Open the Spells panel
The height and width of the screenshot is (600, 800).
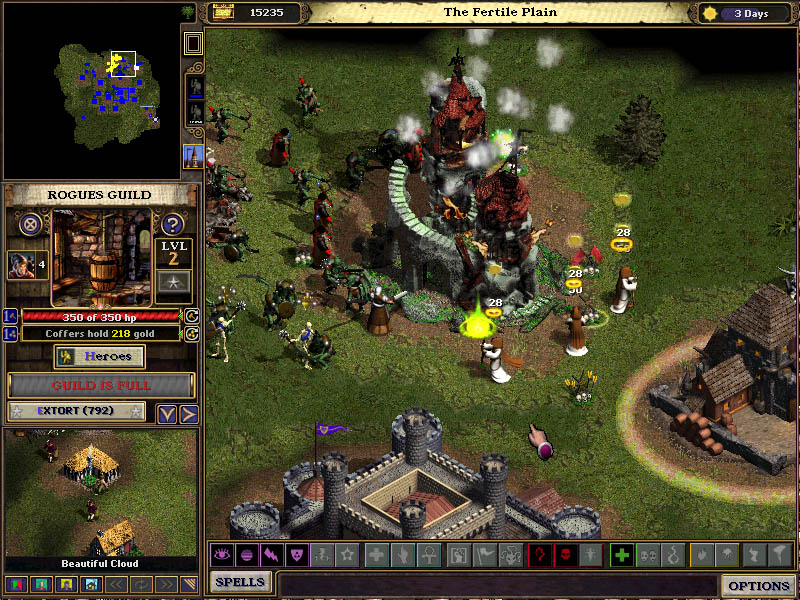[x=241, y=582]
